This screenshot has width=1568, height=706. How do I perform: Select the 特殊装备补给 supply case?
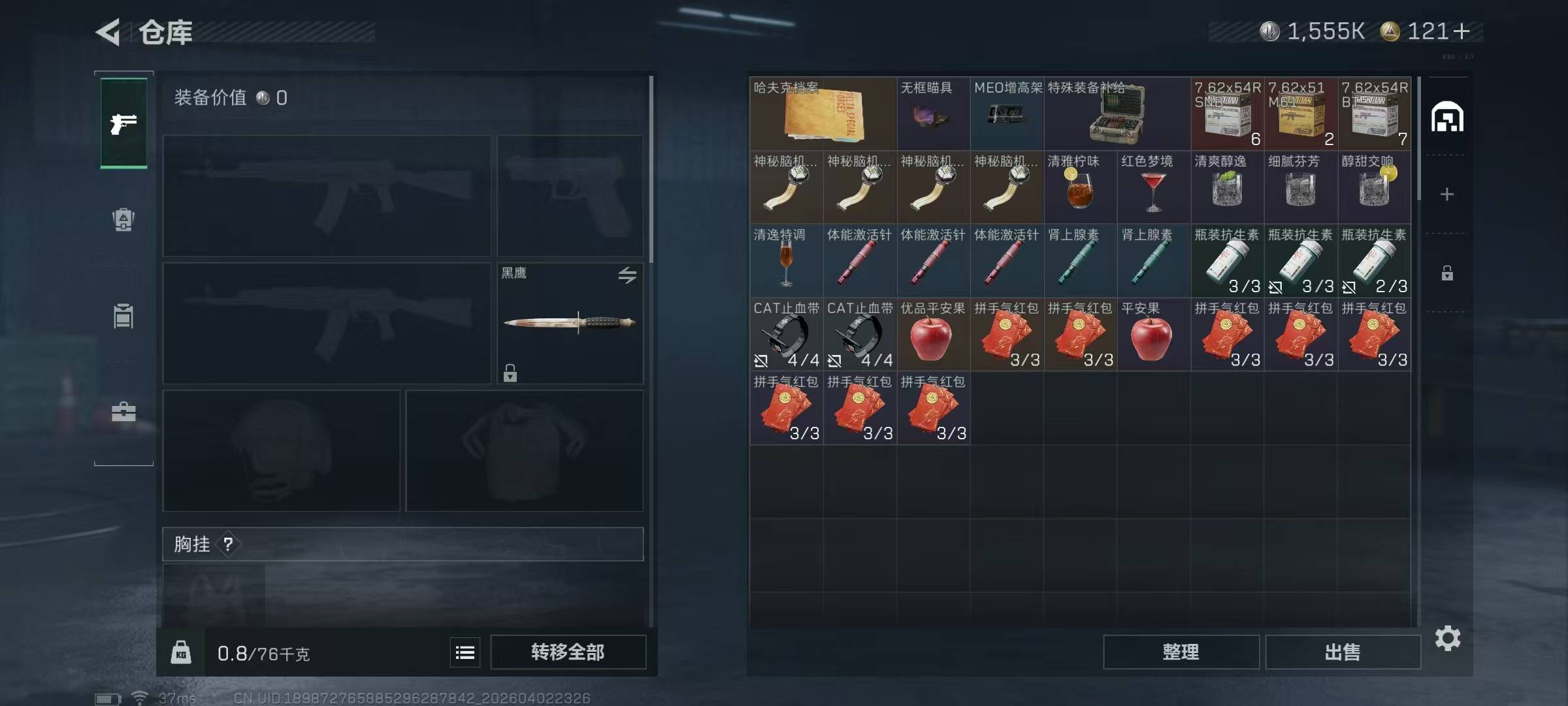1117,114
